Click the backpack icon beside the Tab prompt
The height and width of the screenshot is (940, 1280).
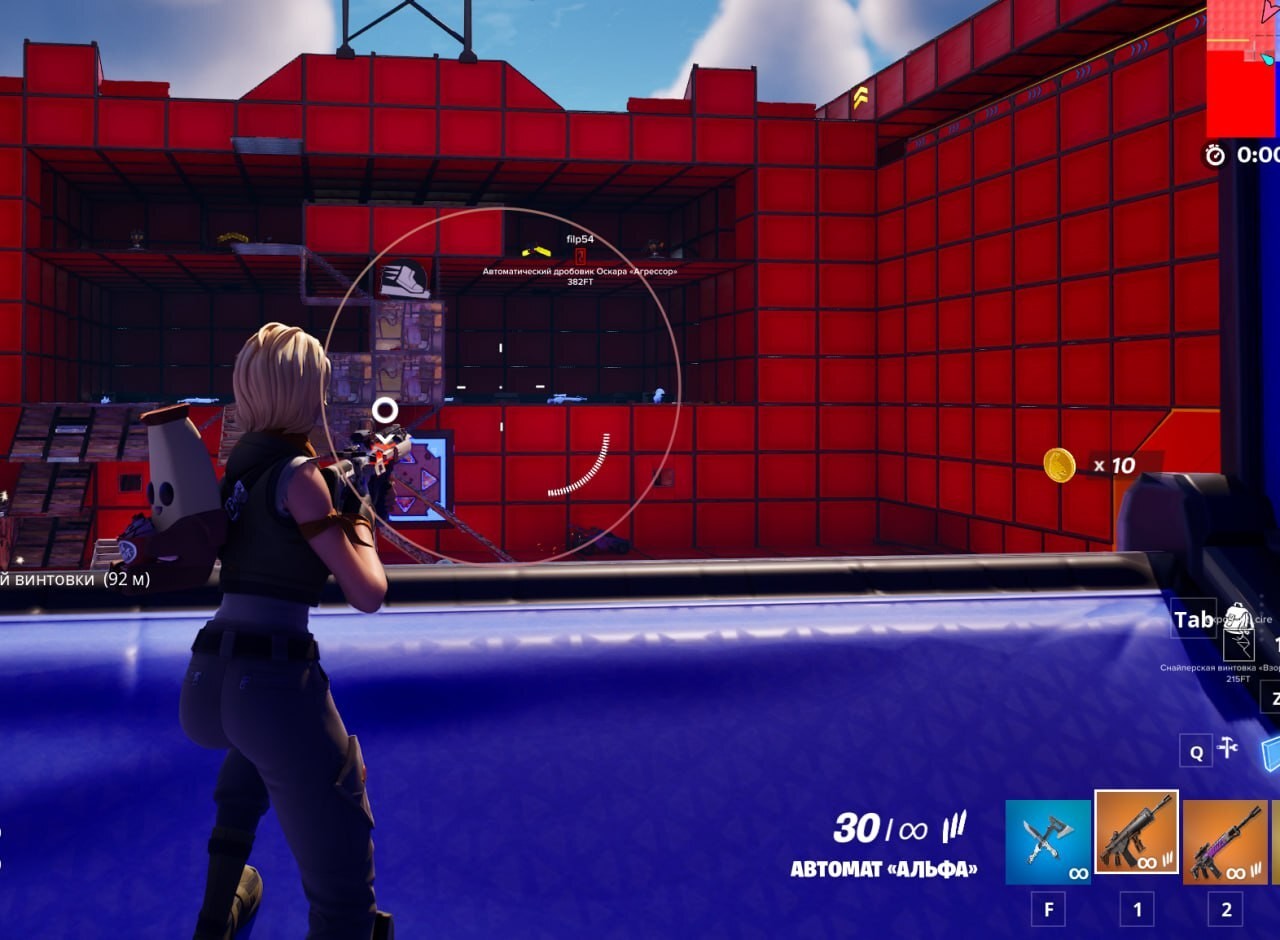[x=1237, y=616]
